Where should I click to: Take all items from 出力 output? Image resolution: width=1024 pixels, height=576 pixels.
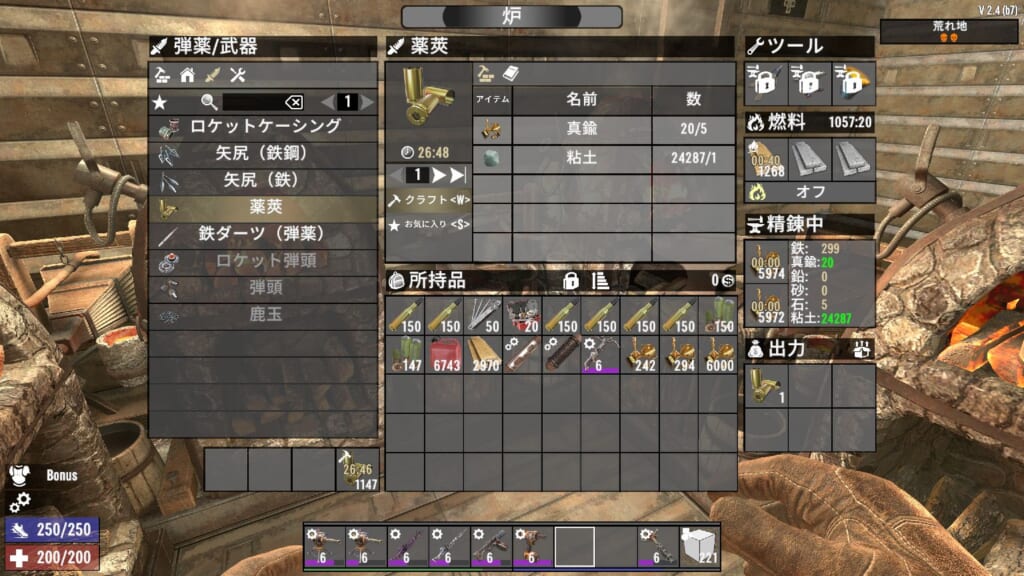tap(862, 349)
